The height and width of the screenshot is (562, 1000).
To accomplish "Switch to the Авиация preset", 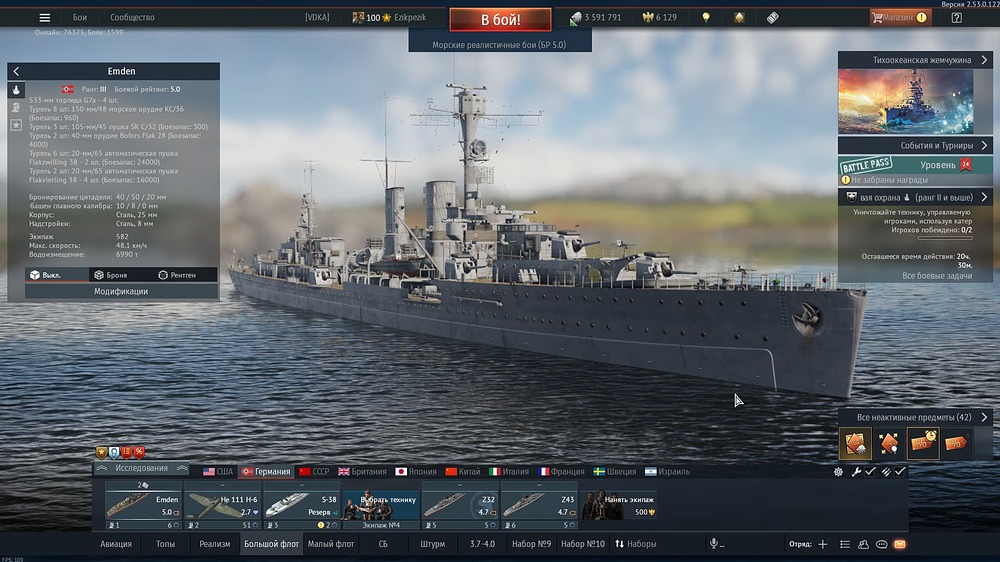I will tap(116, 544).
